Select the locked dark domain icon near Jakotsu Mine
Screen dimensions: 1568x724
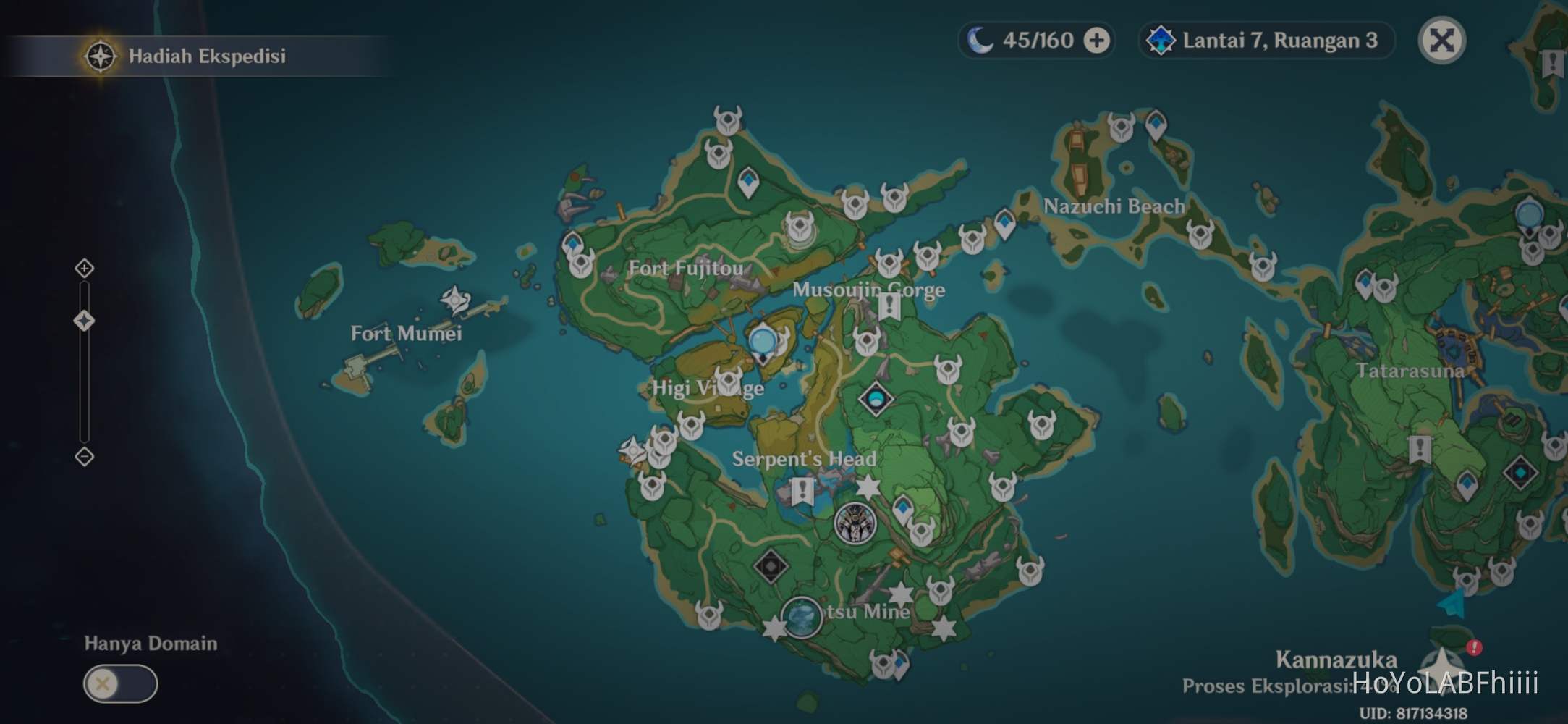point(771,567)
